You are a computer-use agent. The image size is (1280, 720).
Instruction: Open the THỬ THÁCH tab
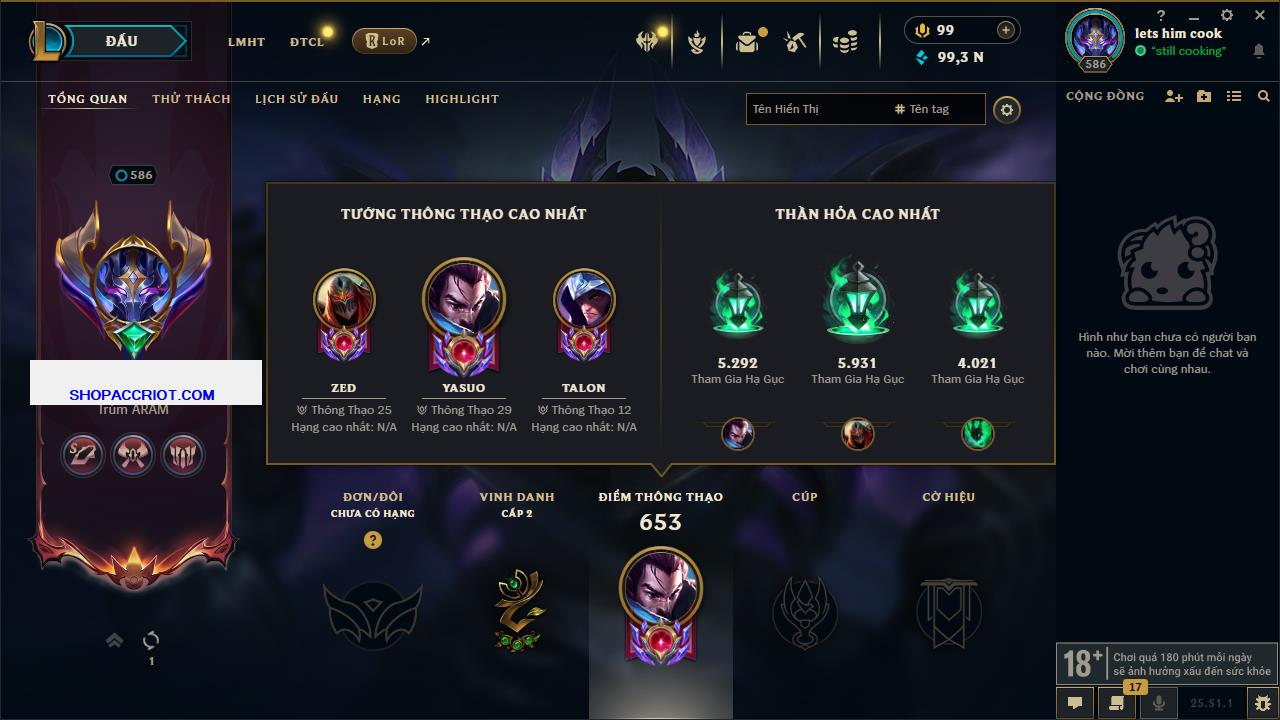191,99
